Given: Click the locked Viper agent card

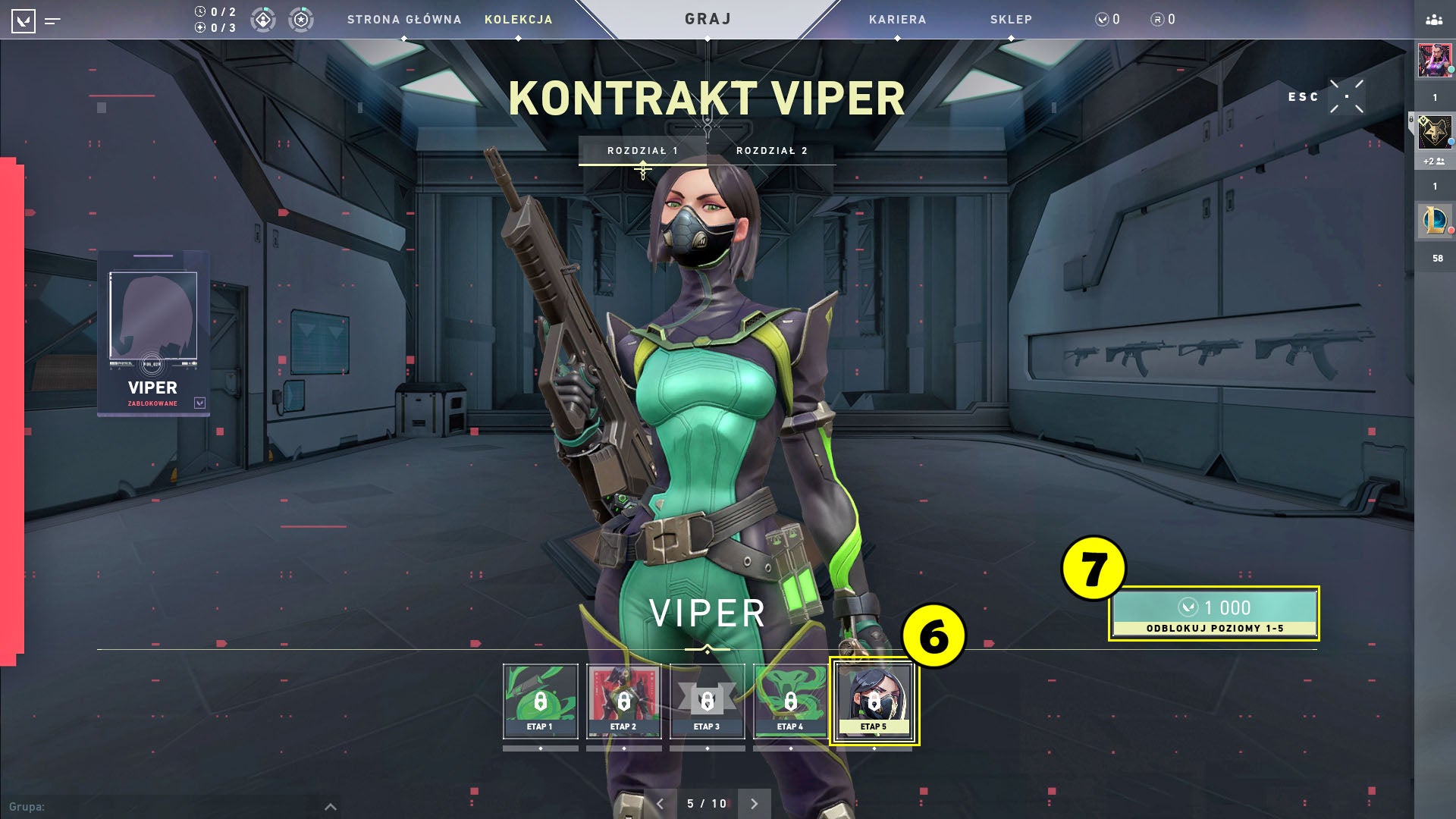Looking at the screenshot, I should tap(153, 334).
